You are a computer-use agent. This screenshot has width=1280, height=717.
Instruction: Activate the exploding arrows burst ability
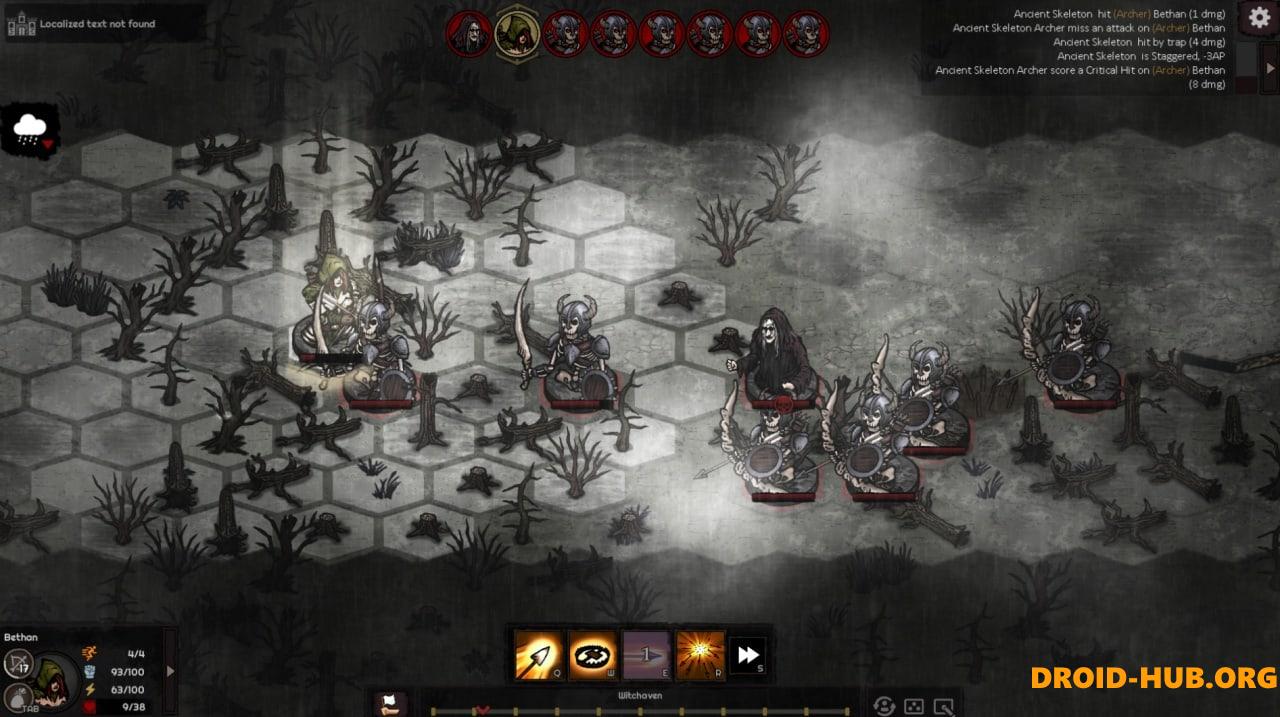coord(700,655)
